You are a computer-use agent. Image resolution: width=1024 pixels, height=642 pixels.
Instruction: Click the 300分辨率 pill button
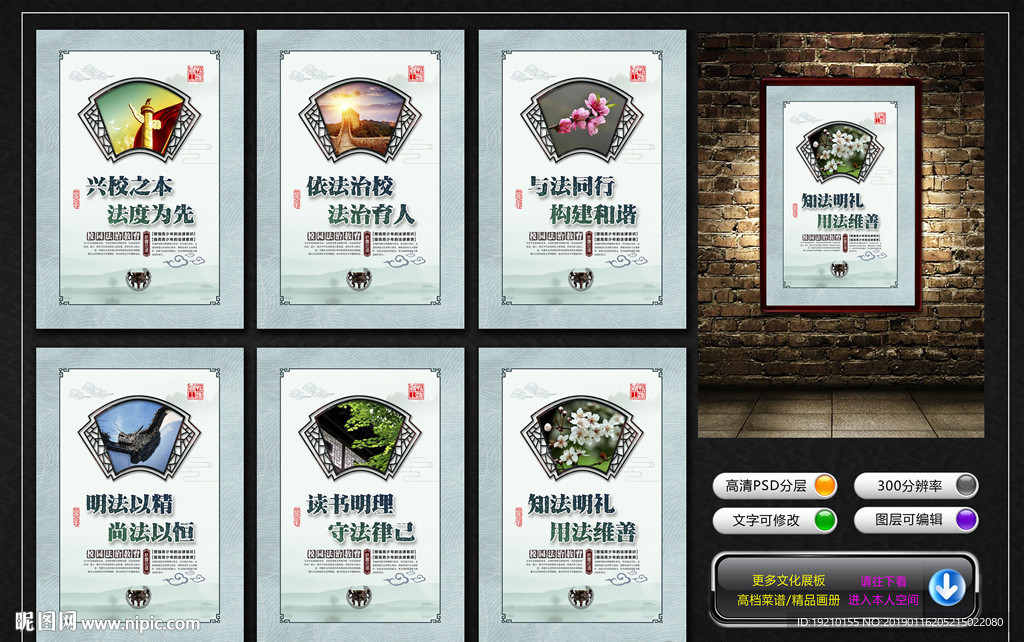[915, 486]
